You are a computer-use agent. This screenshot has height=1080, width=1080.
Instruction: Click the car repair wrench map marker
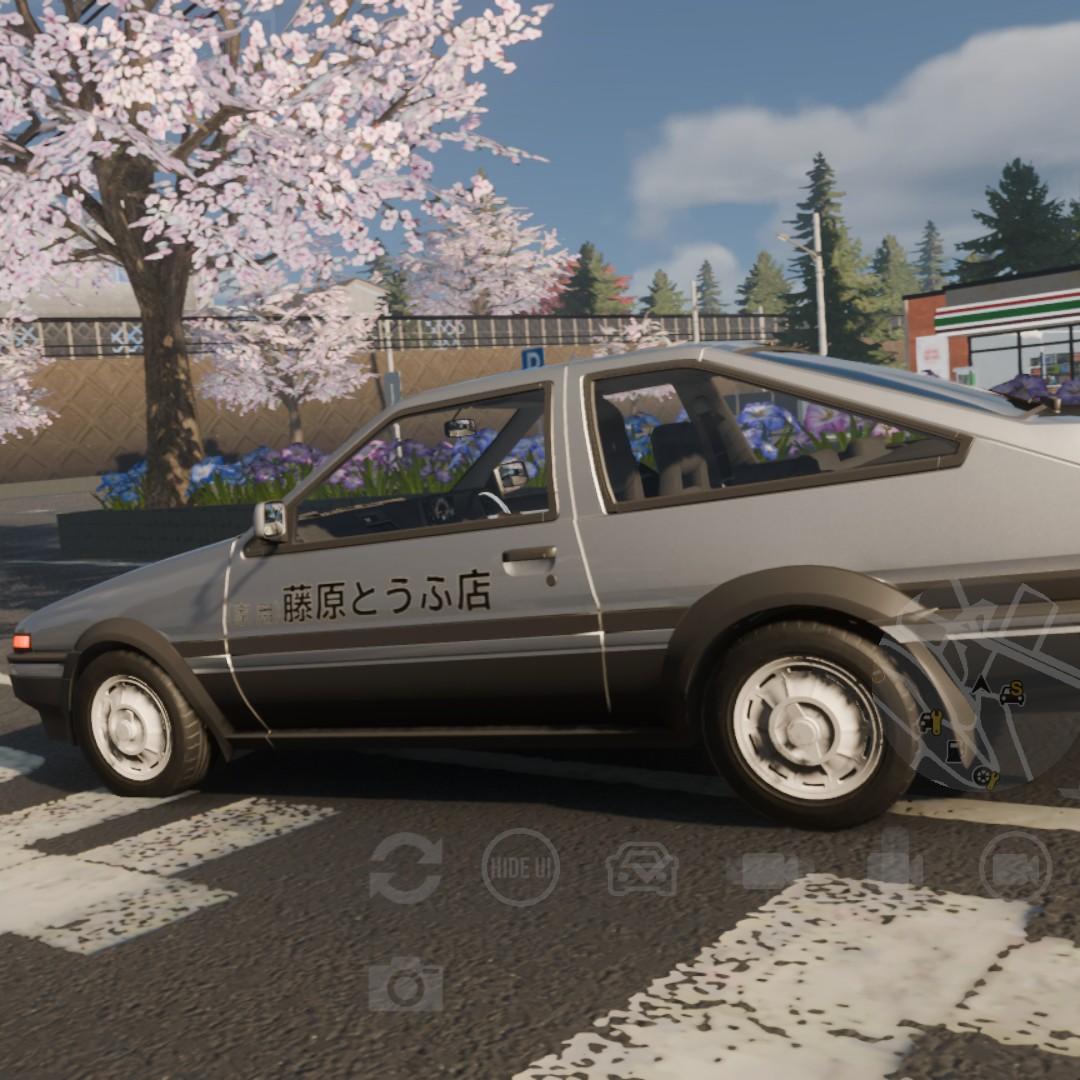pos(931,722)
